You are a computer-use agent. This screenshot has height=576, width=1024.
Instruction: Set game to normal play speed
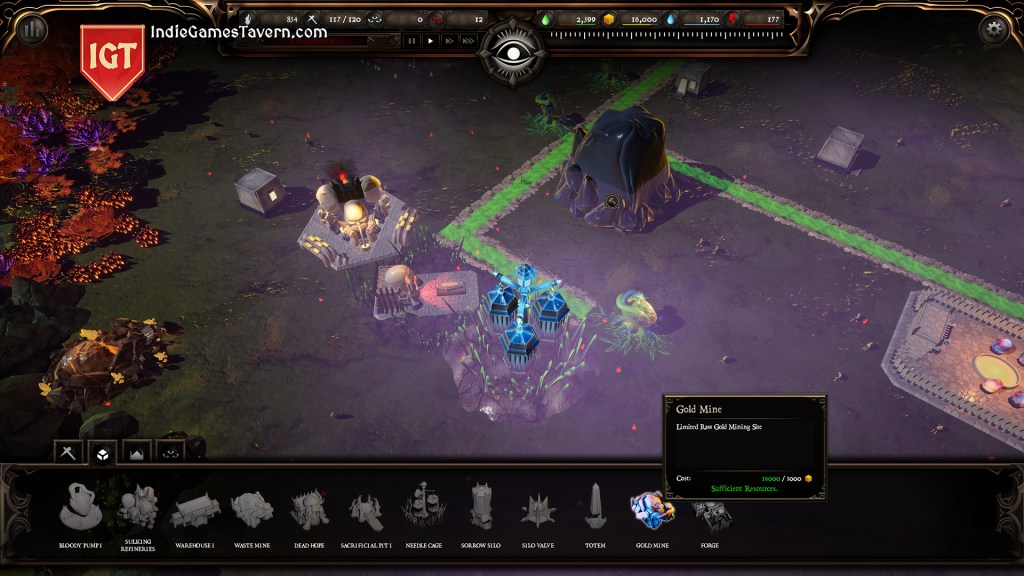[x=430, y=41]
